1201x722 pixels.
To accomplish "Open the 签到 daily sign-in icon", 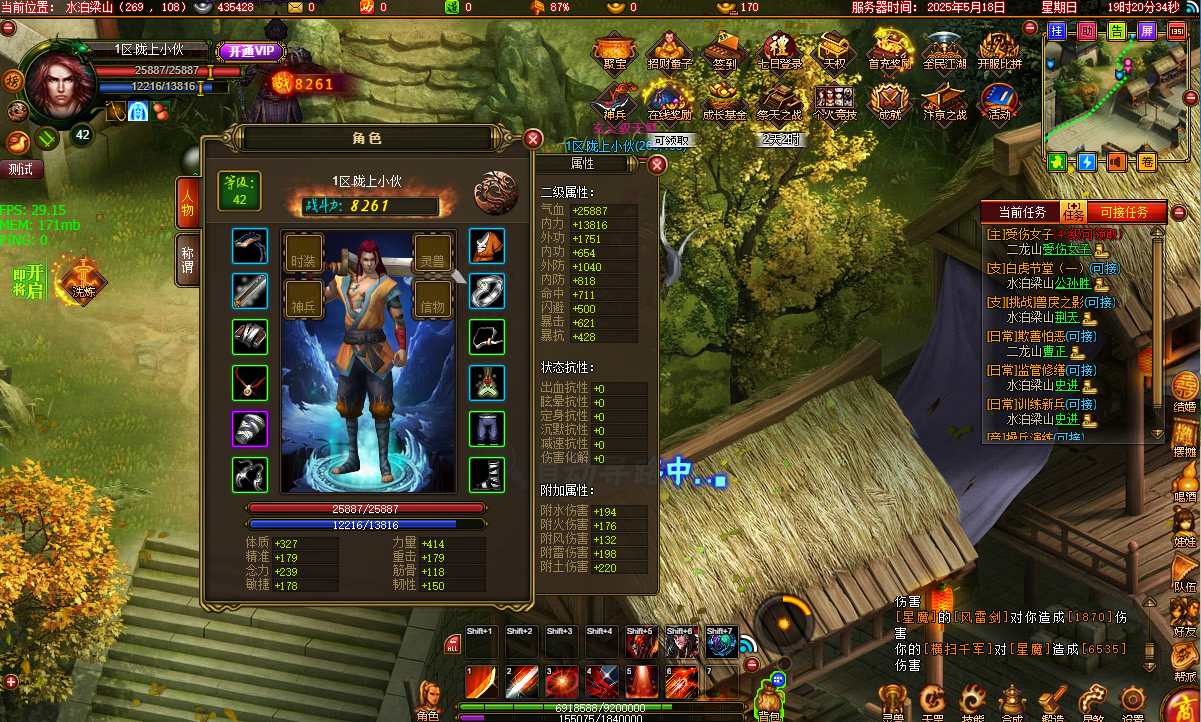I will 724,50.
